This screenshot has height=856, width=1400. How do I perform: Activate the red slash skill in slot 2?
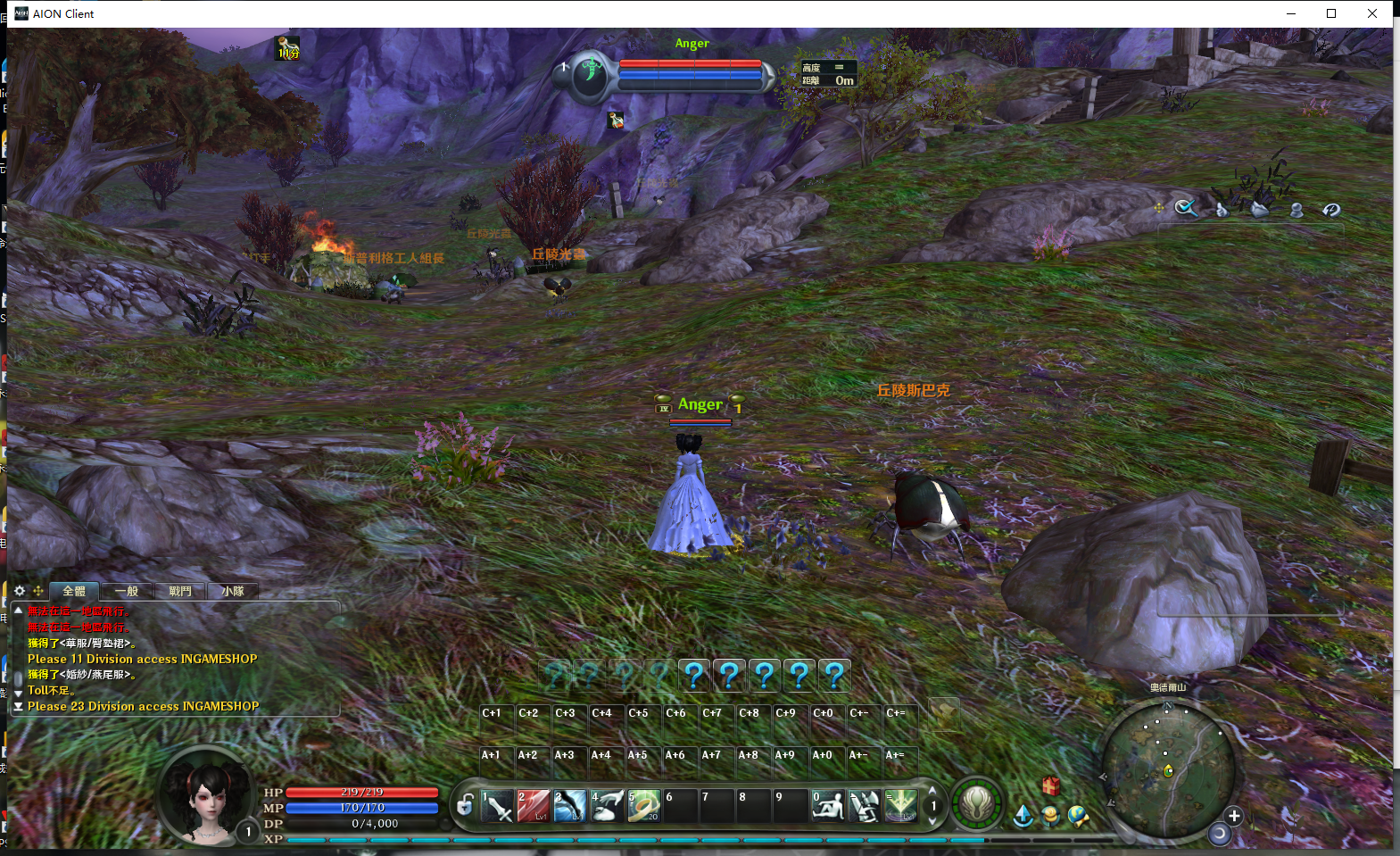[x=534, y=806]
